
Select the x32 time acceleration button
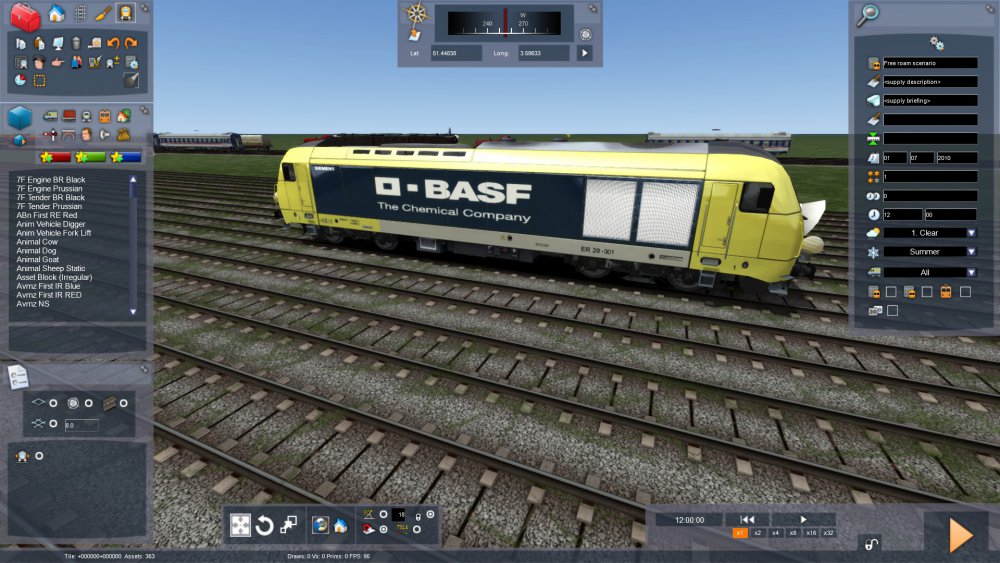pos(828,533)
